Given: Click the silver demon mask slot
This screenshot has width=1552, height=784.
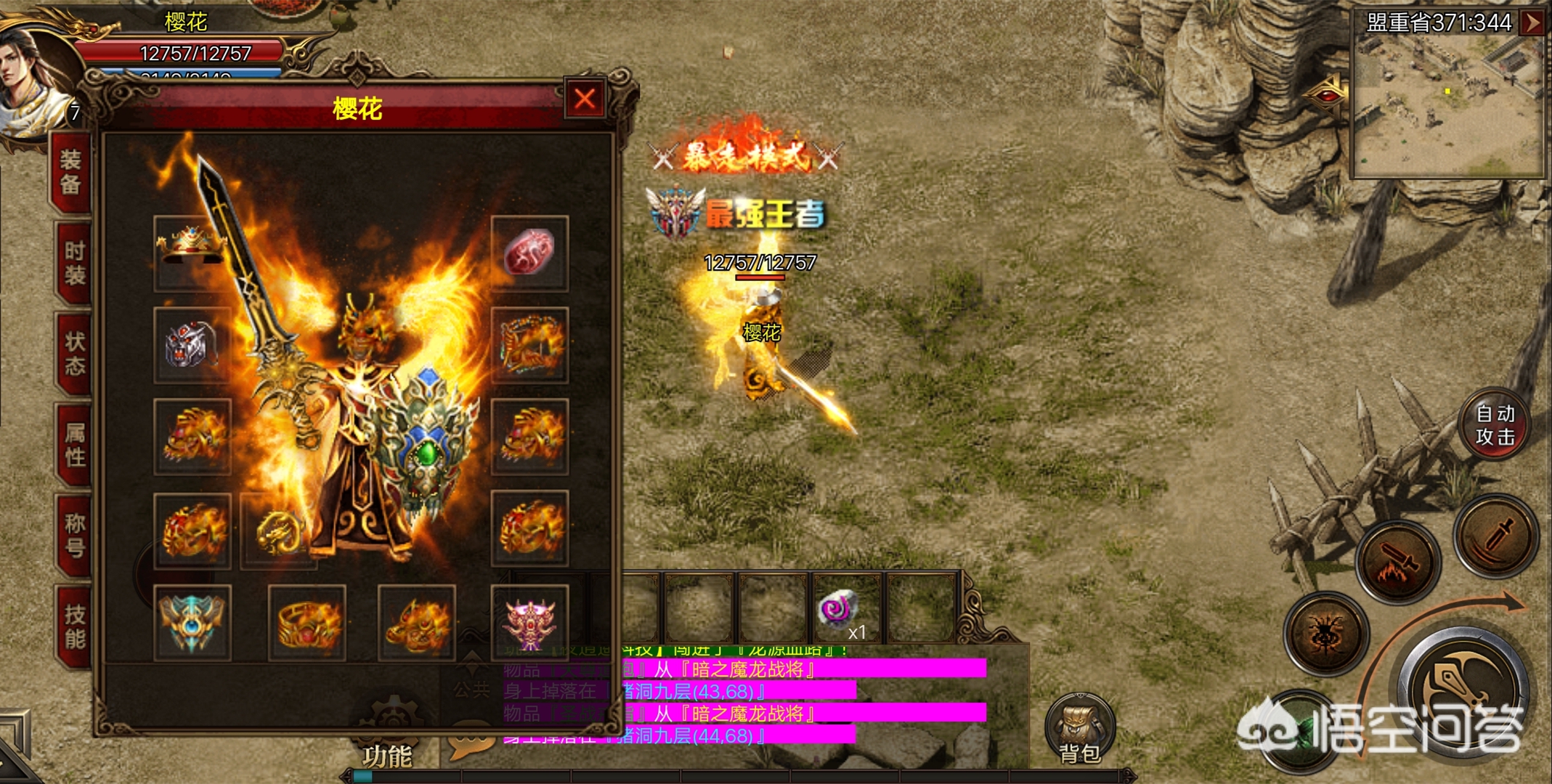Looking at the screenshot, I should [x=192, y=345].
